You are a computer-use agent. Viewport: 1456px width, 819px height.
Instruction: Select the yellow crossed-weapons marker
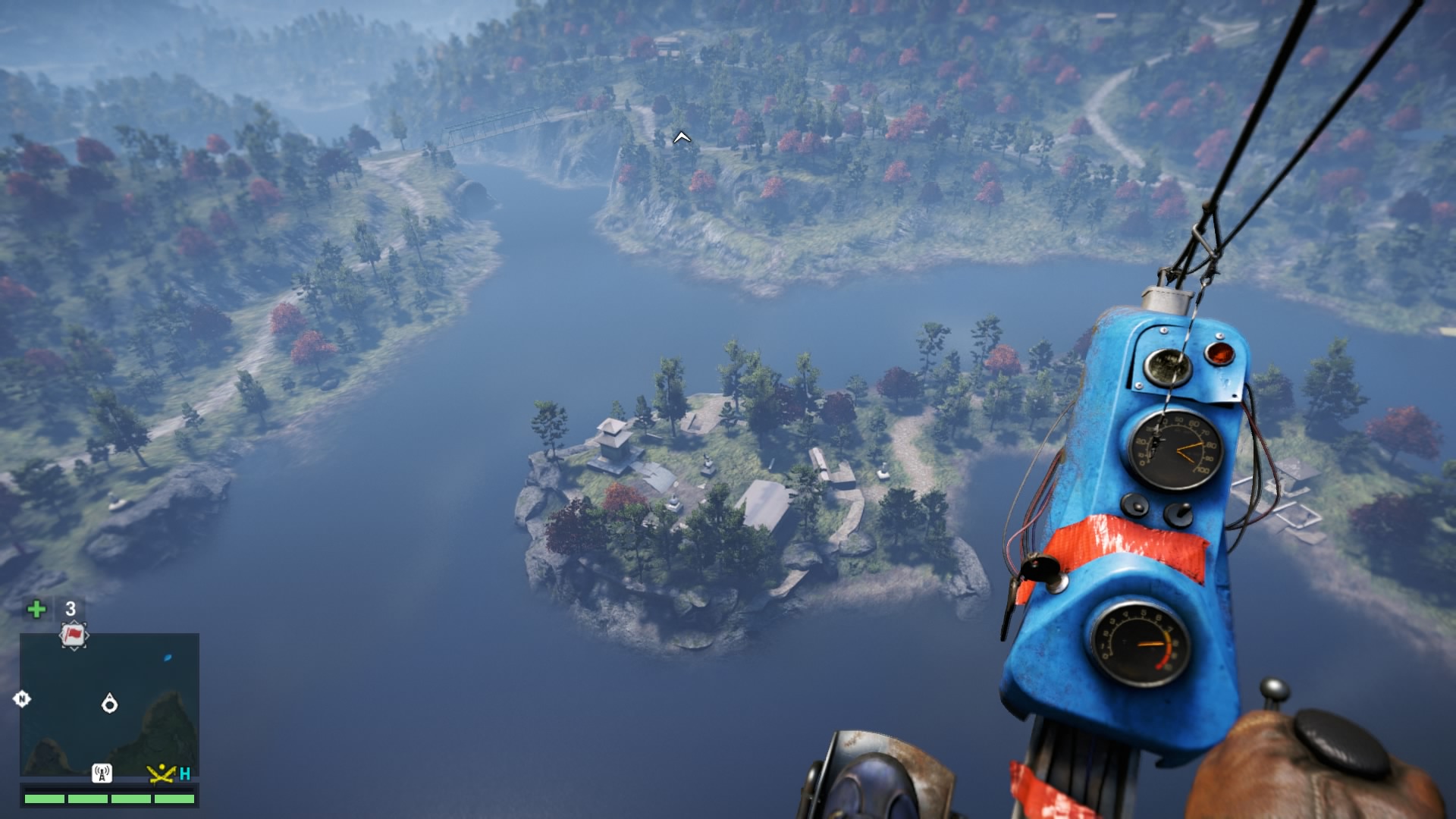(x=162, y=773)
